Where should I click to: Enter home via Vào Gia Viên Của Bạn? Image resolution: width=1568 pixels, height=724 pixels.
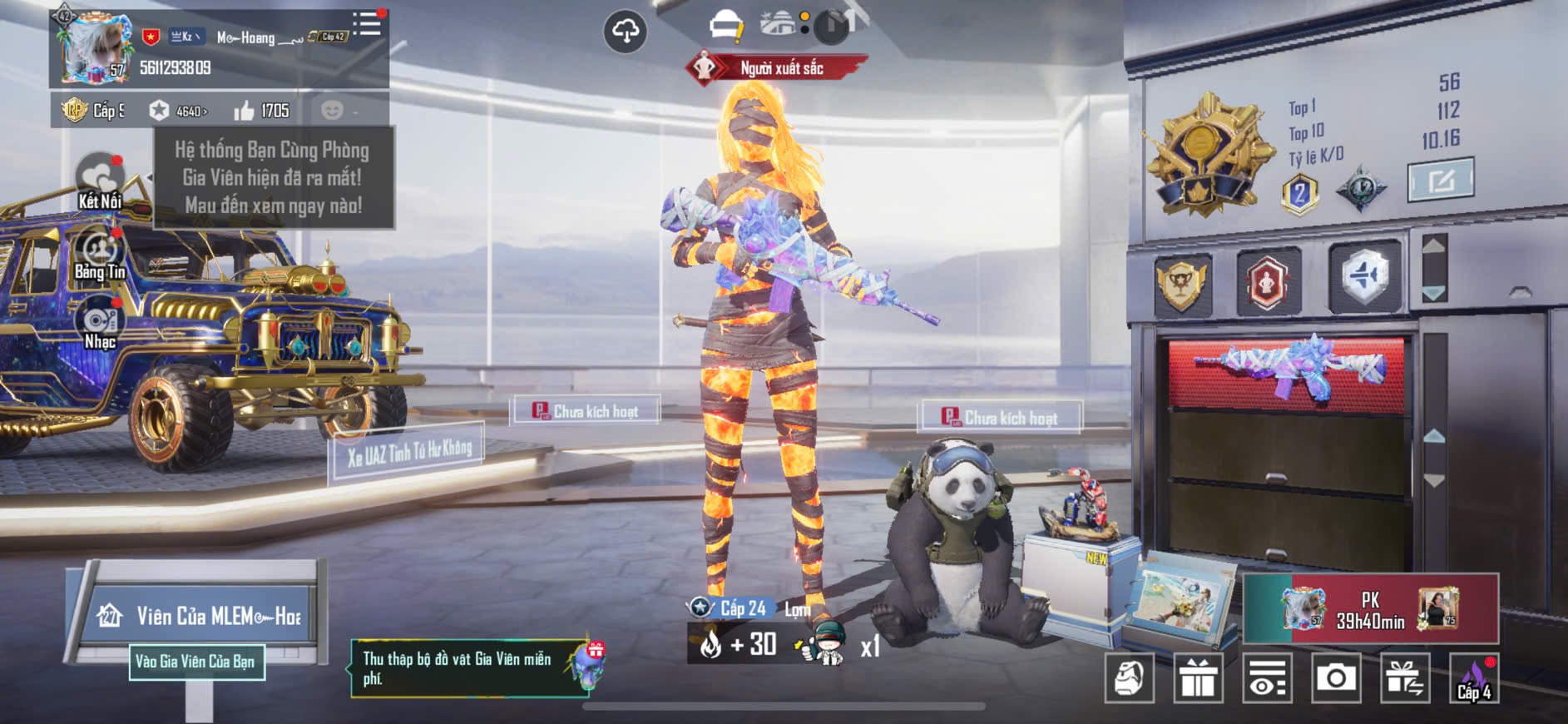pyautogui.click(x=196, y=662)
